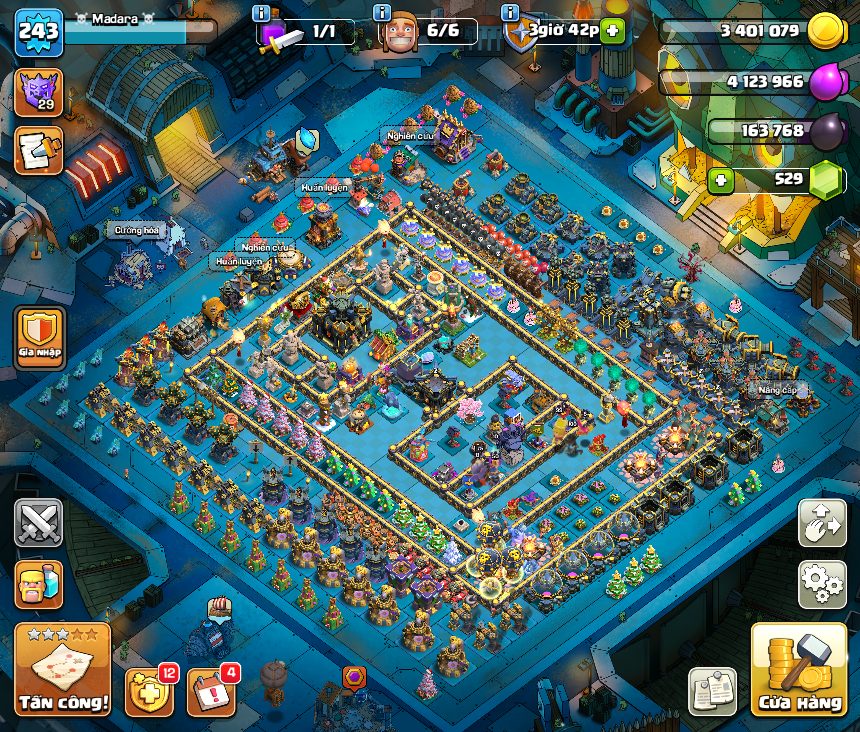
Task: Show info for the 6/6 builders
Action: pos(381,13)
